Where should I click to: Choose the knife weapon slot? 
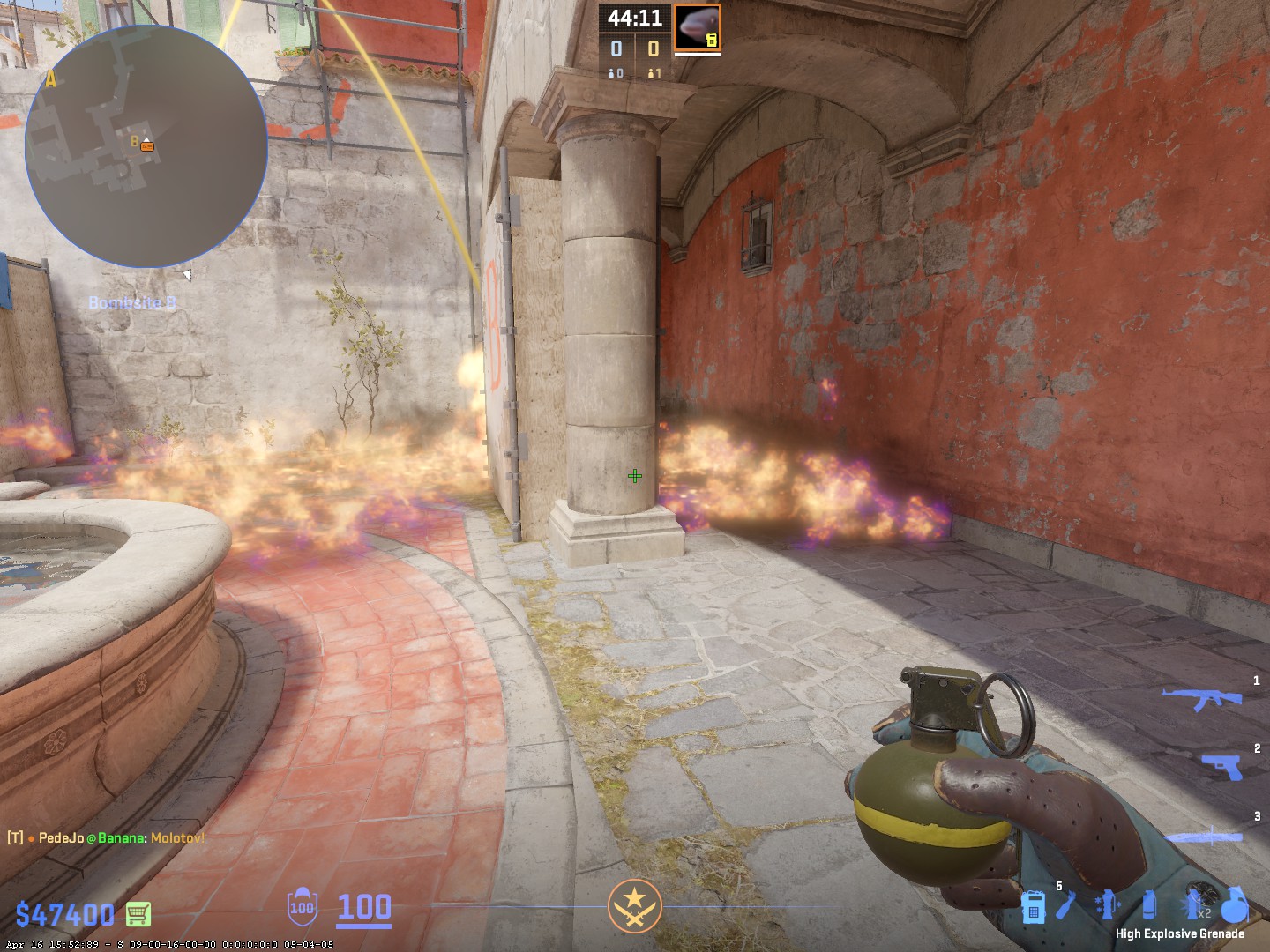coord(1204,837)
